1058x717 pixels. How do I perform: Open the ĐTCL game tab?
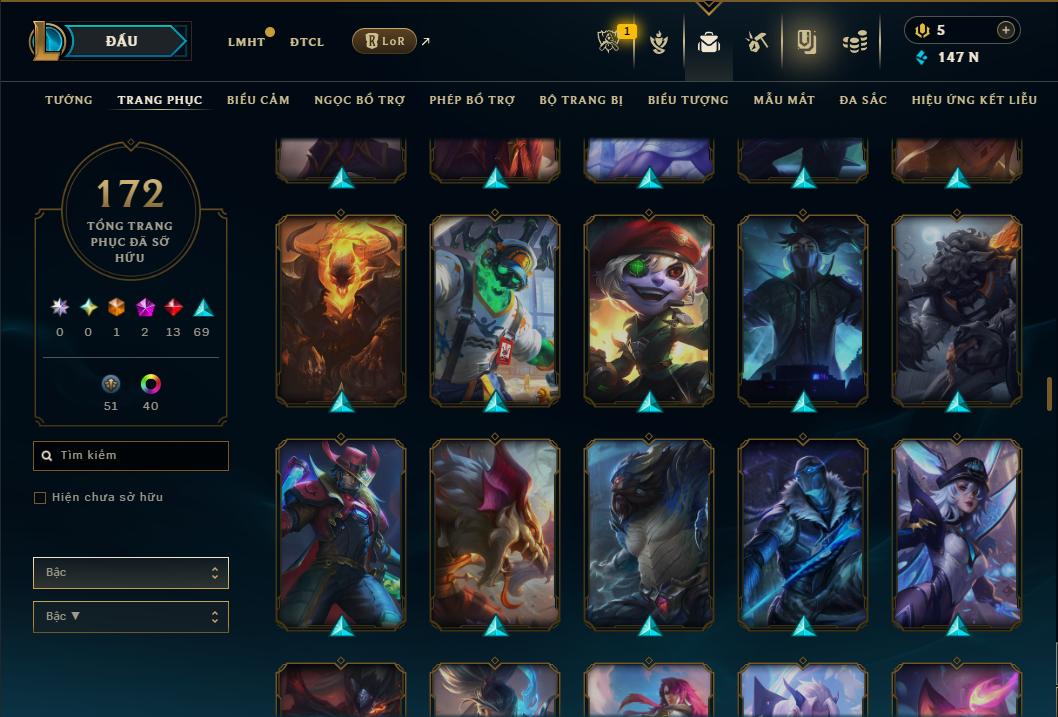(307, 42)
